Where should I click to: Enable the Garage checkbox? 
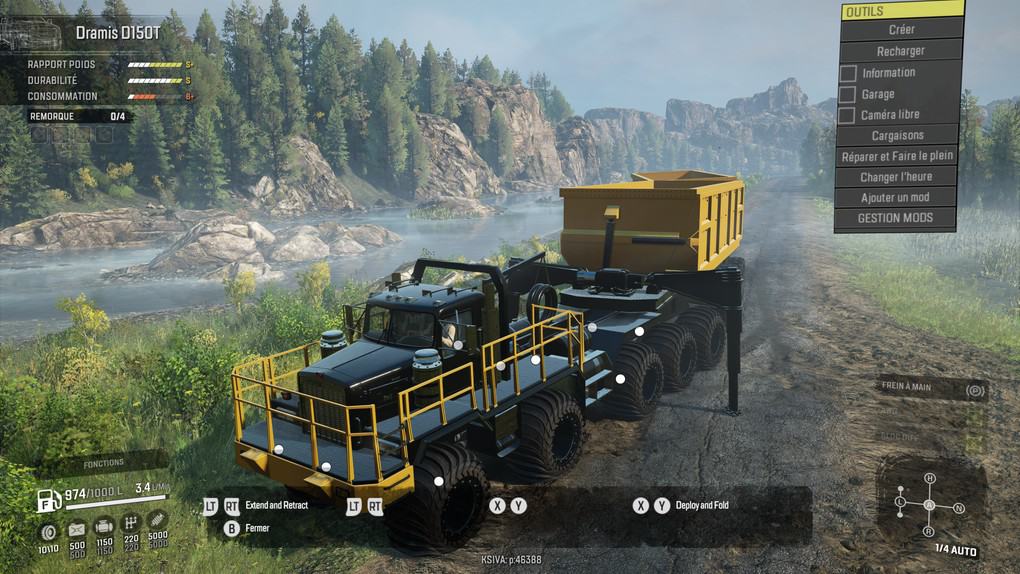(x=848, y=94)
